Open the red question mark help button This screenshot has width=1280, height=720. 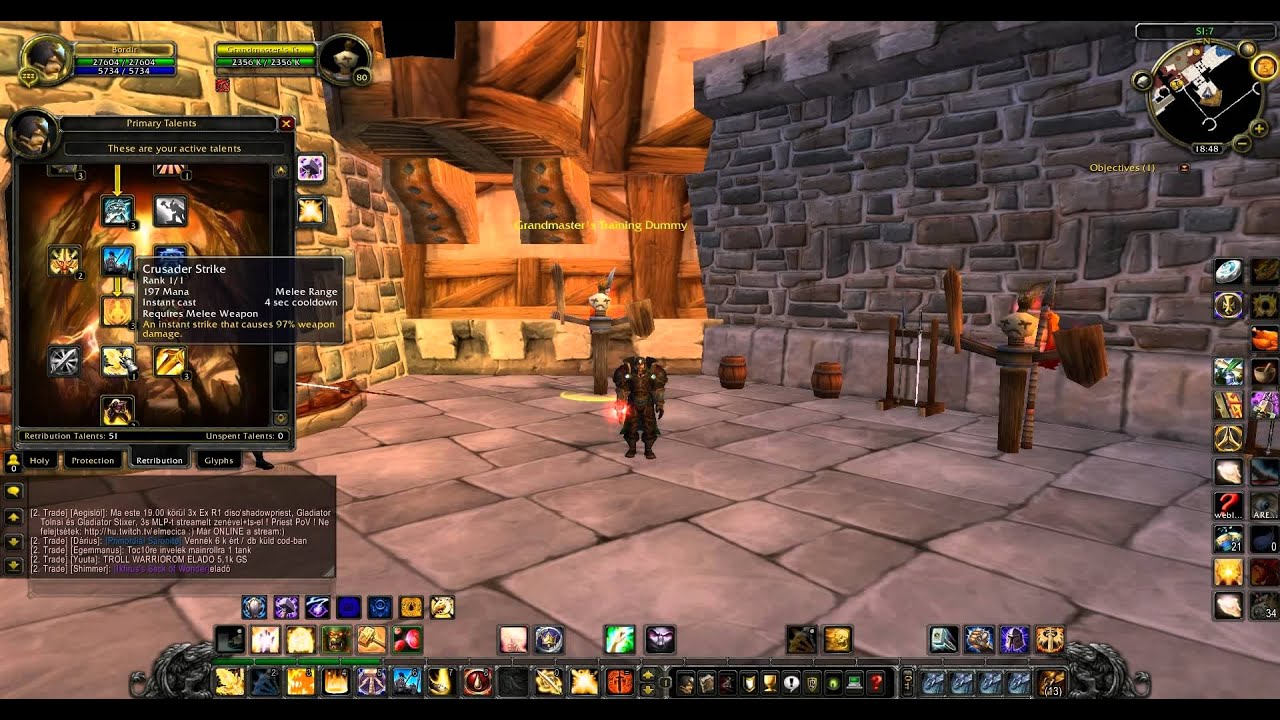(876, 683)
